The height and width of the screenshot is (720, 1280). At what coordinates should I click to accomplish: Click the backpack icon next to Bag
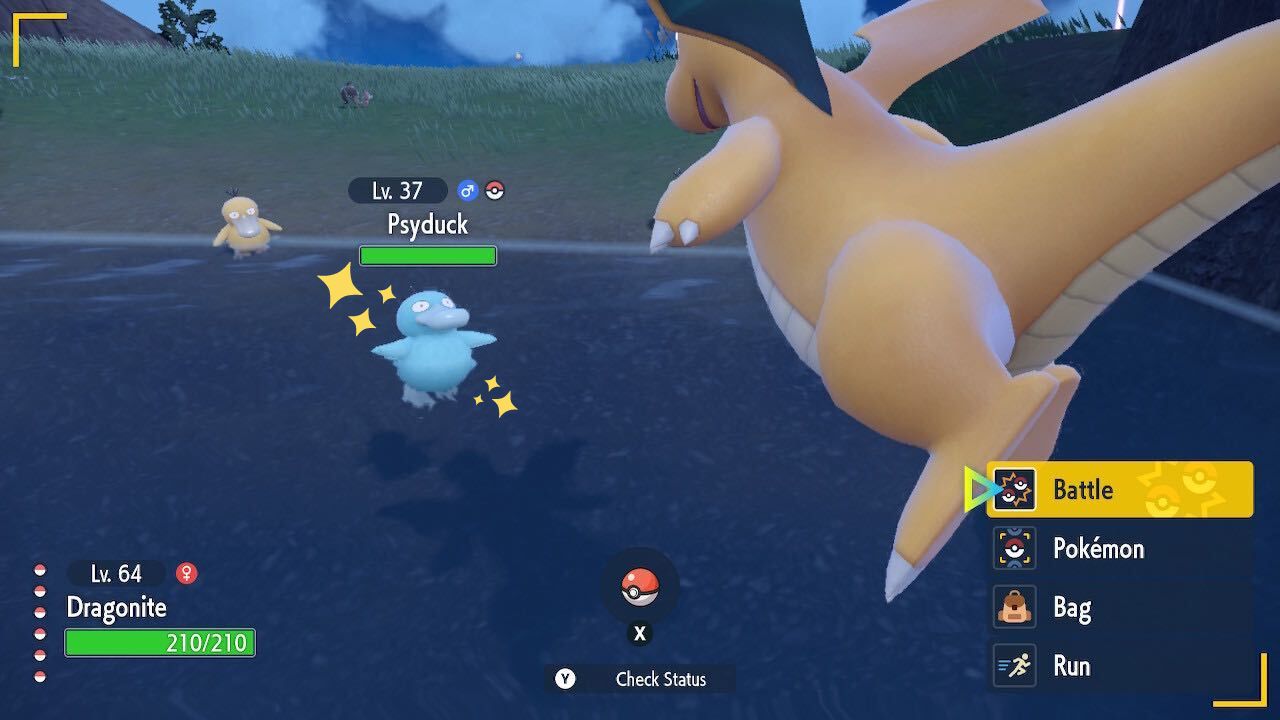pos(1014,607)
